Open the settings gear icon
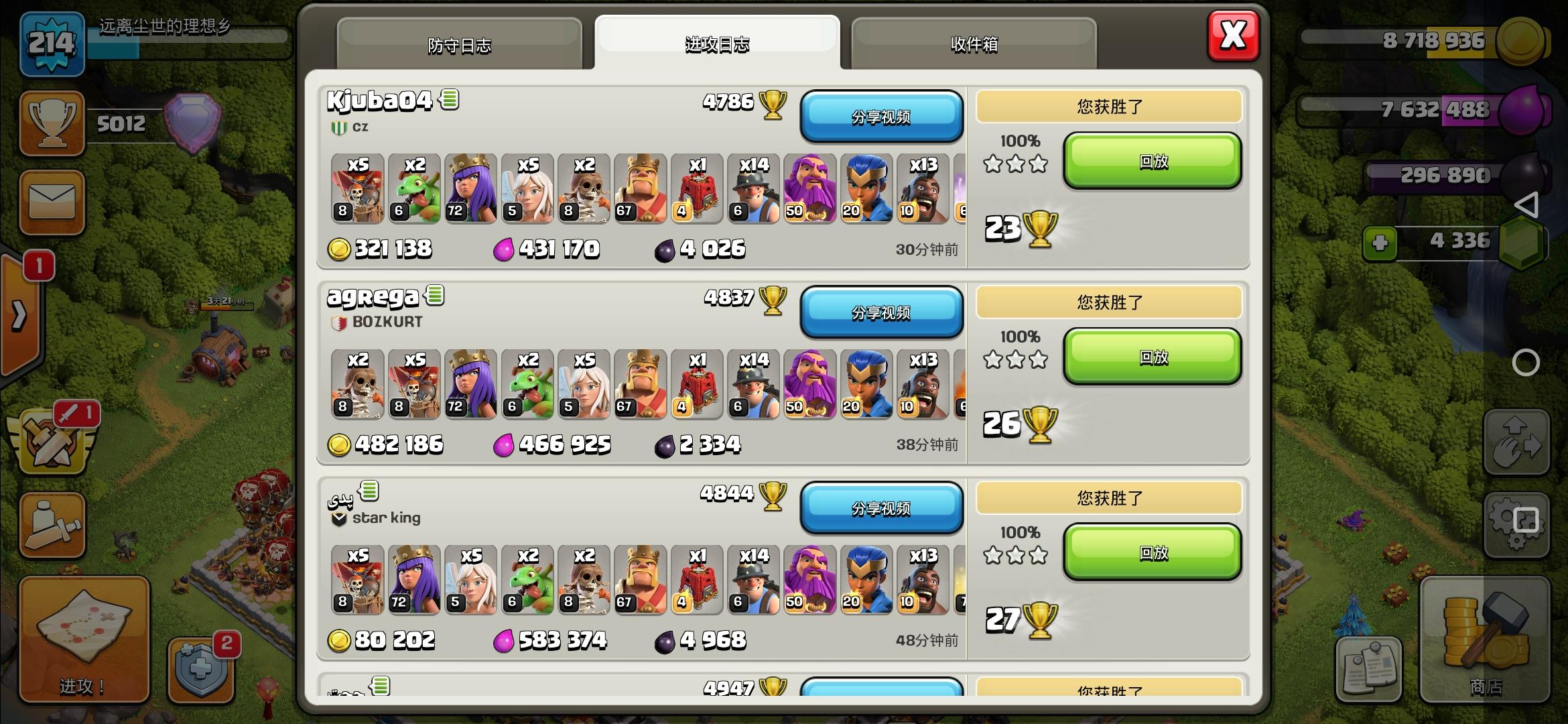The image size is (1568, 724). pyautogui.click(x=1516, y=523)
